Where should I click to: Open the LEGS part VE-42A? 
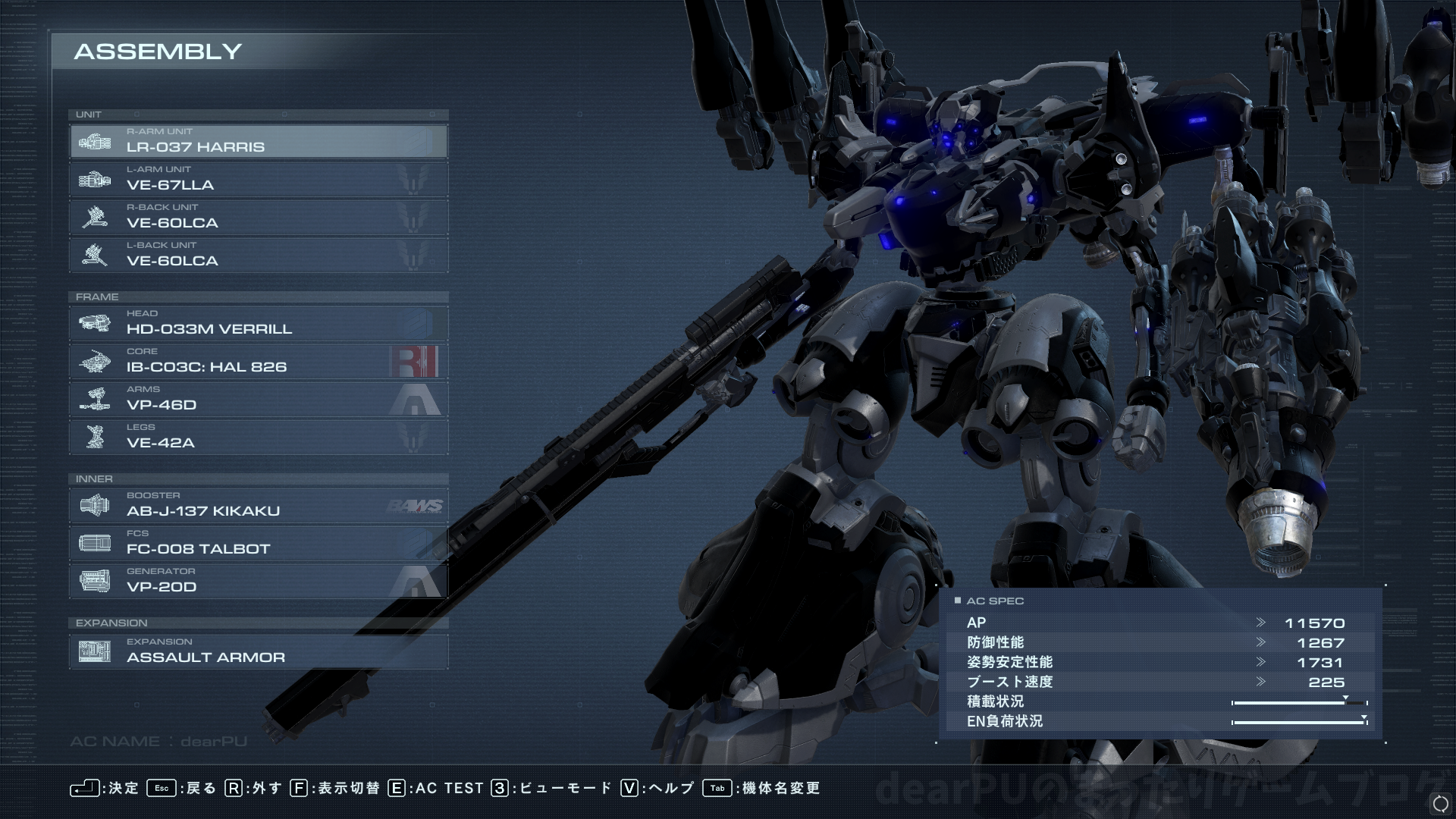coord(258,438)
